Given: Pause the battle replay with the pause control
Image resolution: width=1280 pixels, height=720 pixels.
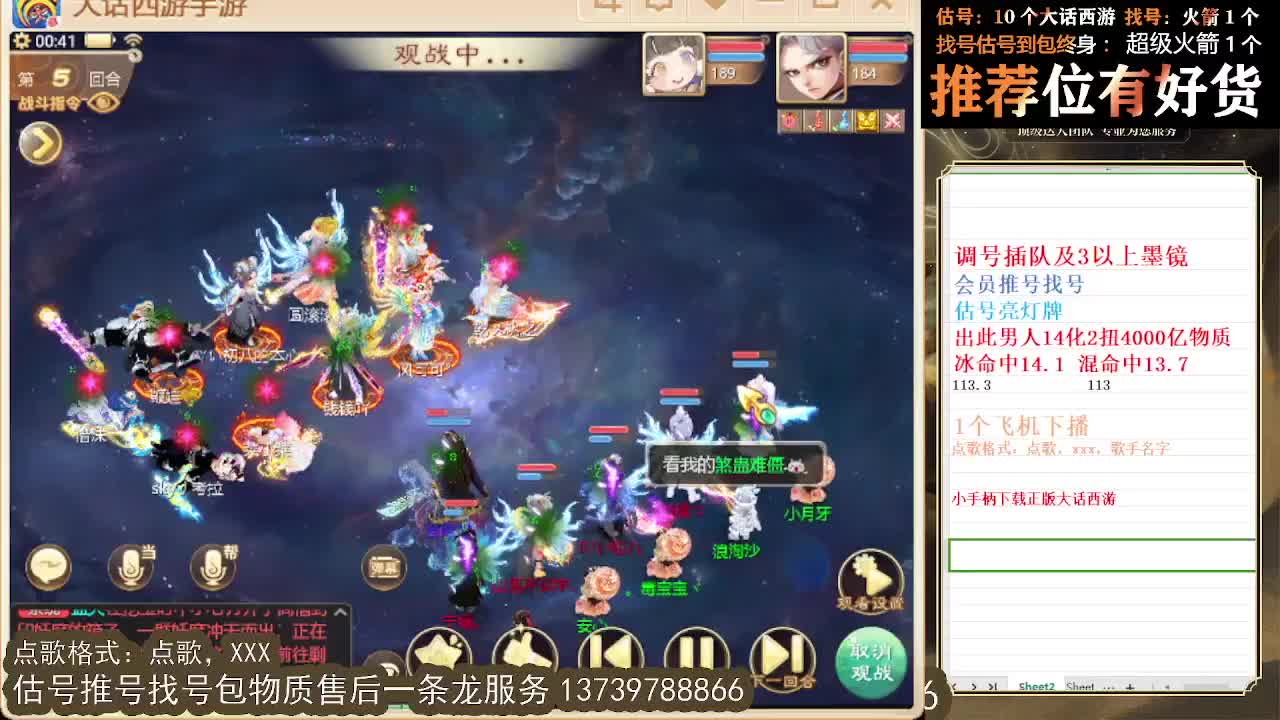Looking at the screenshot, I should [x=698, y=650].
